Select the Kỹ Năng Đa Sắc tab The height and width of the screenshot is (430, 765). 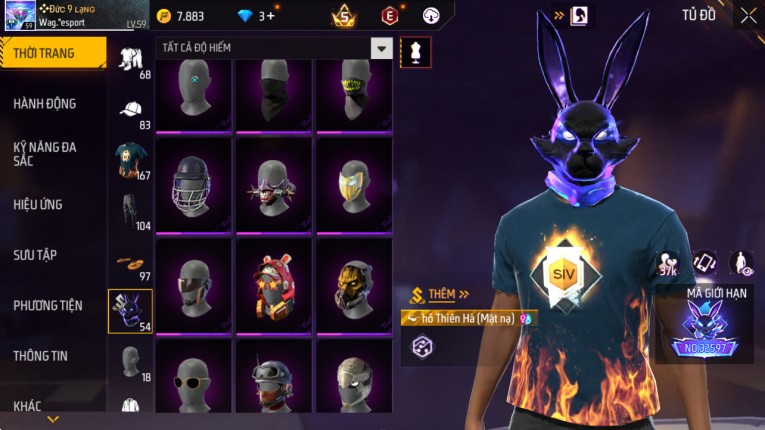pyautogui.click(x=47, y=153)
